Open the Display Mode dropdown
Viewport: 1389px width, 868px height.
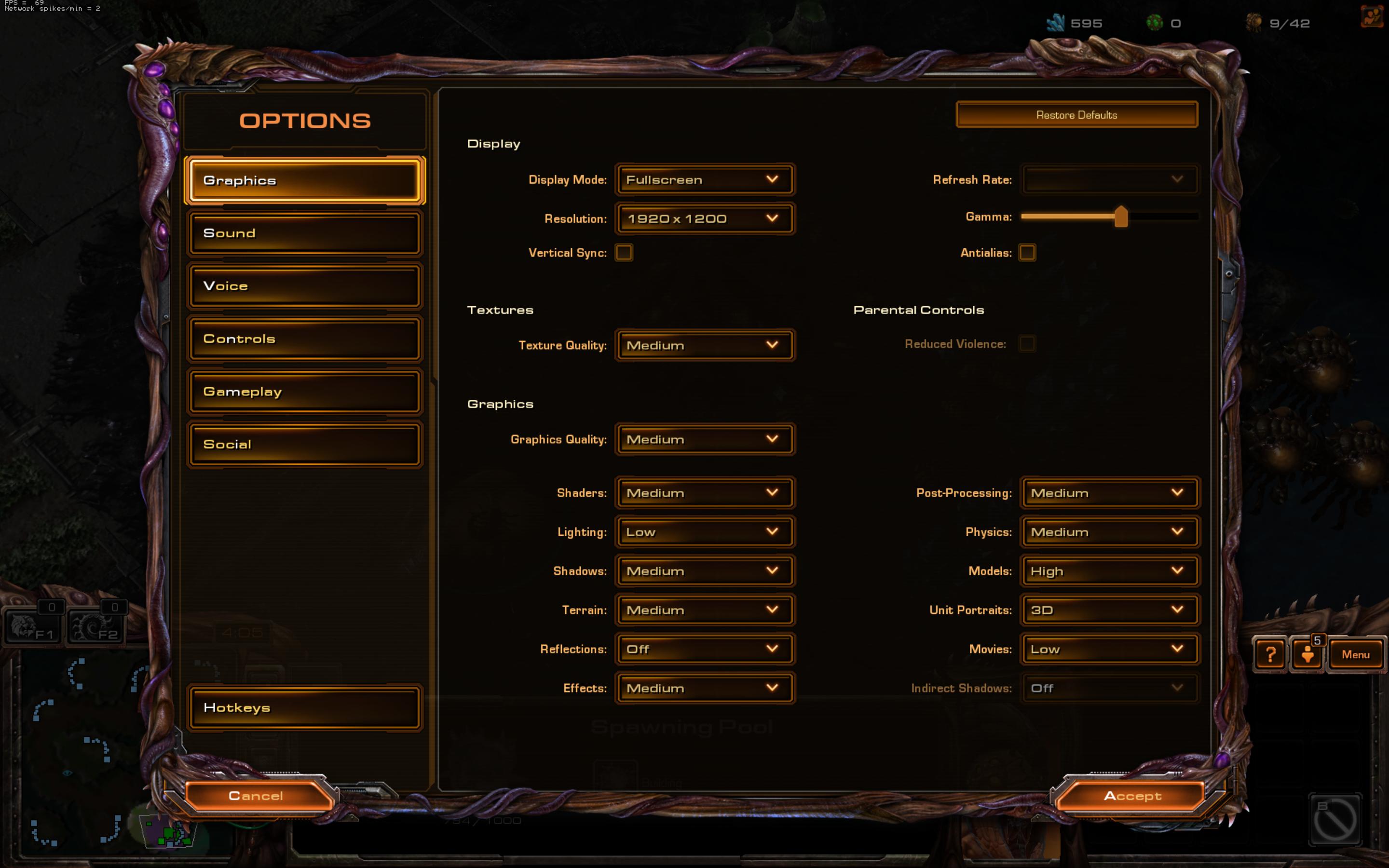[704, 180]
